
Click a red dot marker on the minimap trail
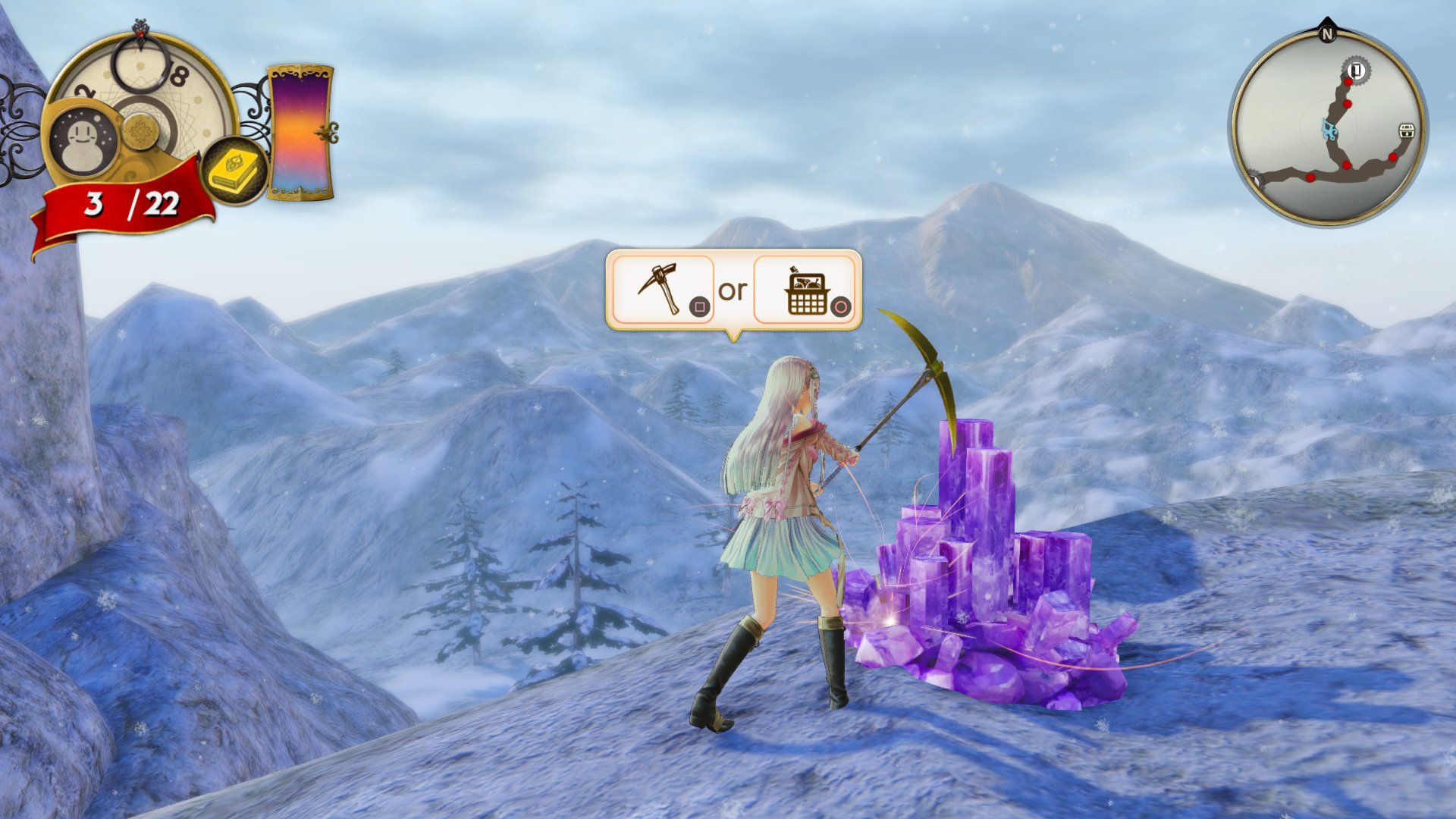coord(1347,104)
